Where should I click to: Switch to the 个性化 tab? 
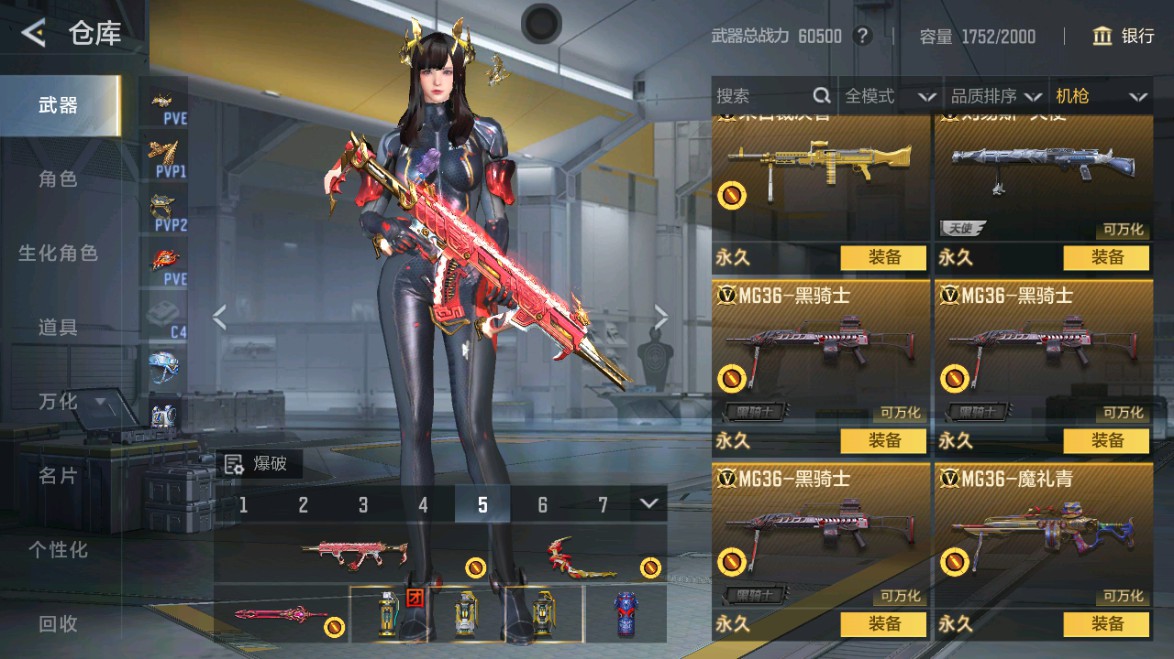click(58, 550)
